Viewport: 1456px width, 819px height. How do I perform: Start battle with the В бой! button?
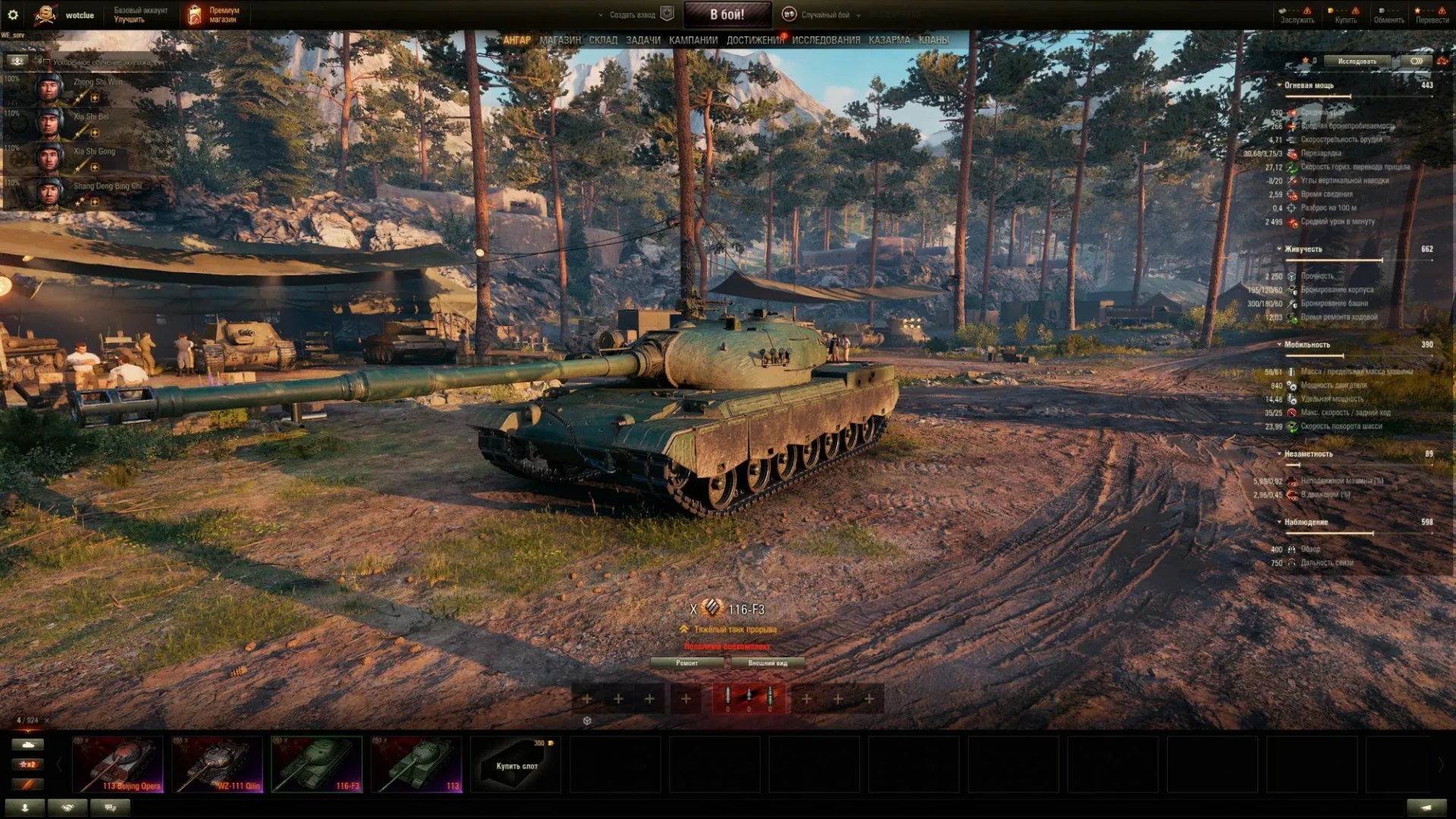pos(727,14)
